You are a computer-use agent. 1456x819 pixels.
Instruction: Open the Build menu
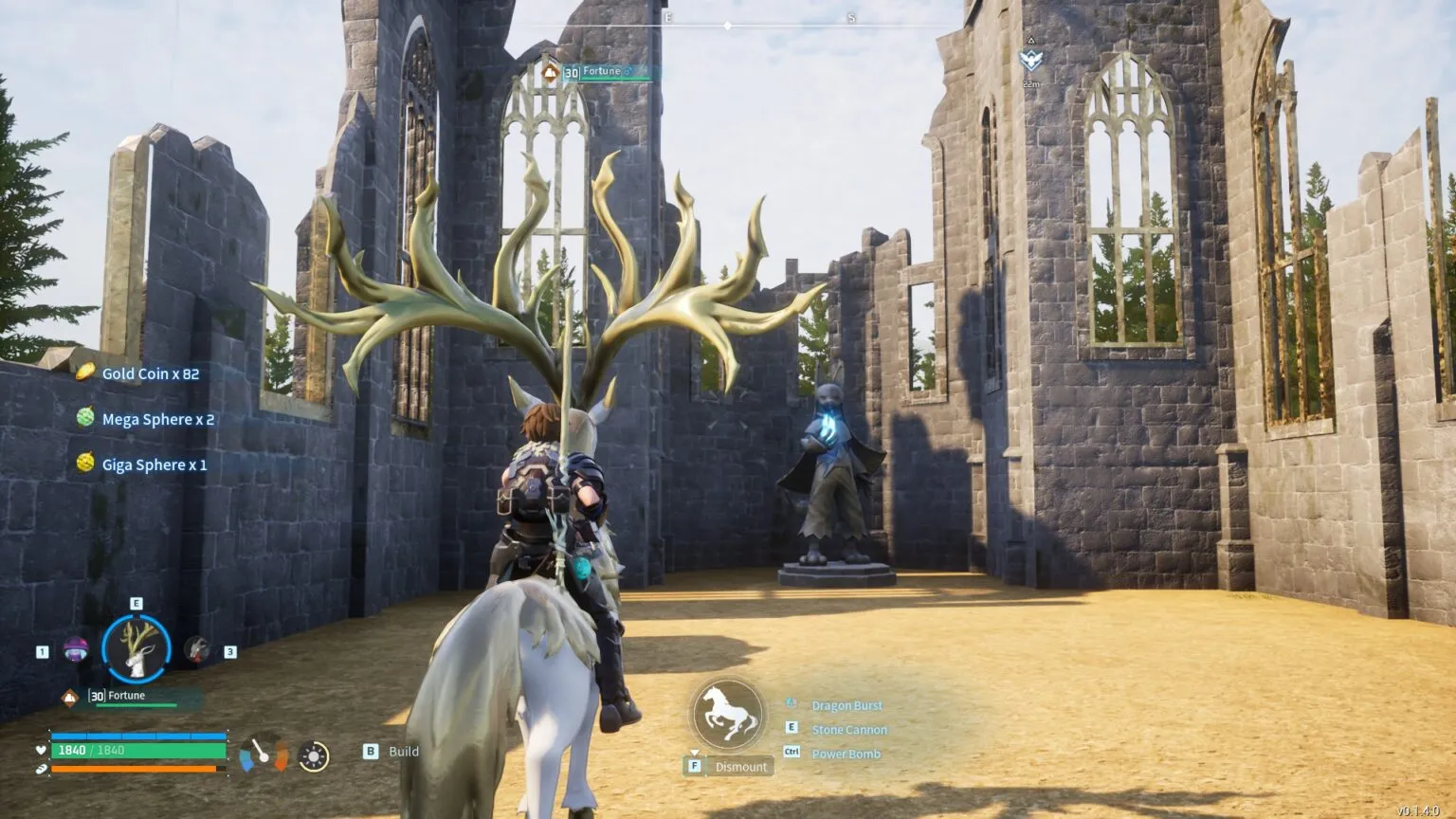(x=403, y=752)
